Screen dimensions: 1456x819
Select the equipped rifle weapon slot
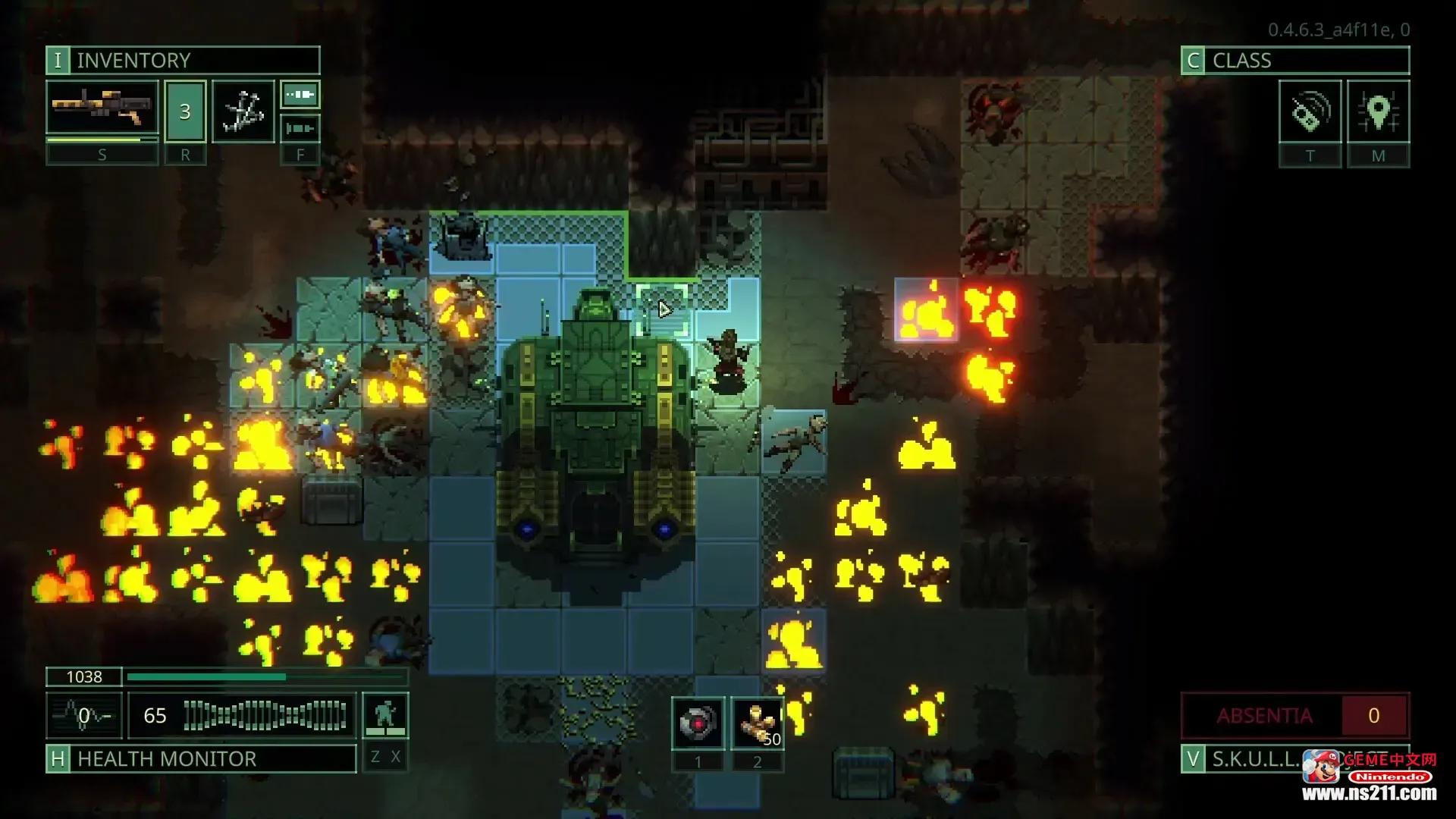[102, 110]
